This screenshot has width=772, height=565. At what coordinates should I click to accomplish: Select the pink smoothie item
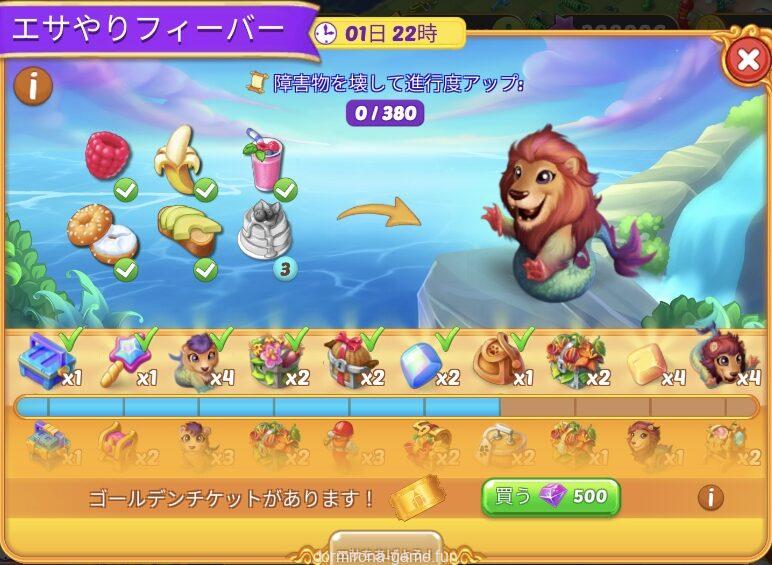263,163
